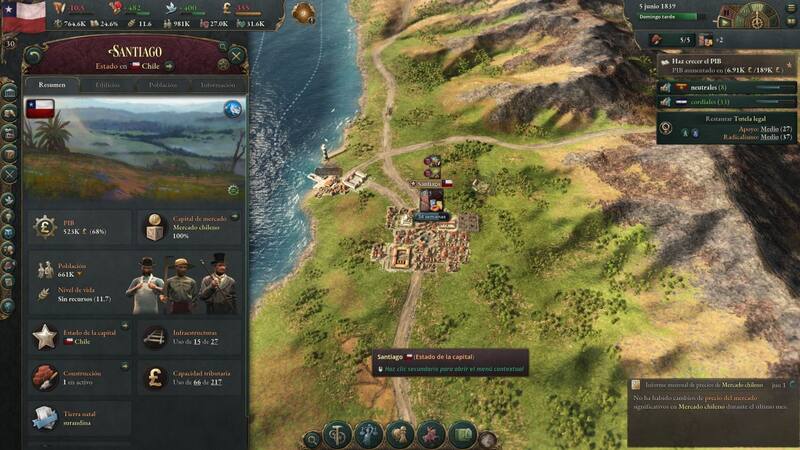Select the Información tab
The image size is (800, 450).
click(217, 85)
